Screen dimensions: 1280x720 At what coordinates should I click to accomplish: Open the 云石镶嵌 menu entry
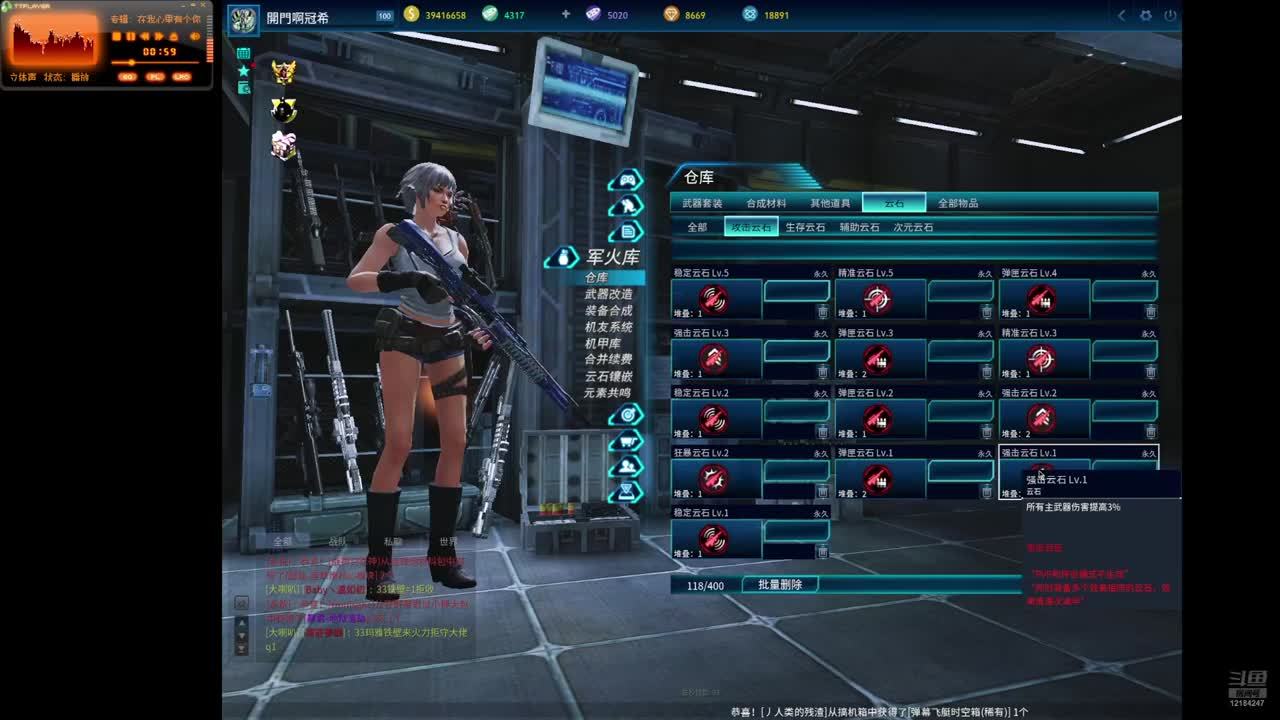coord(608,376)
